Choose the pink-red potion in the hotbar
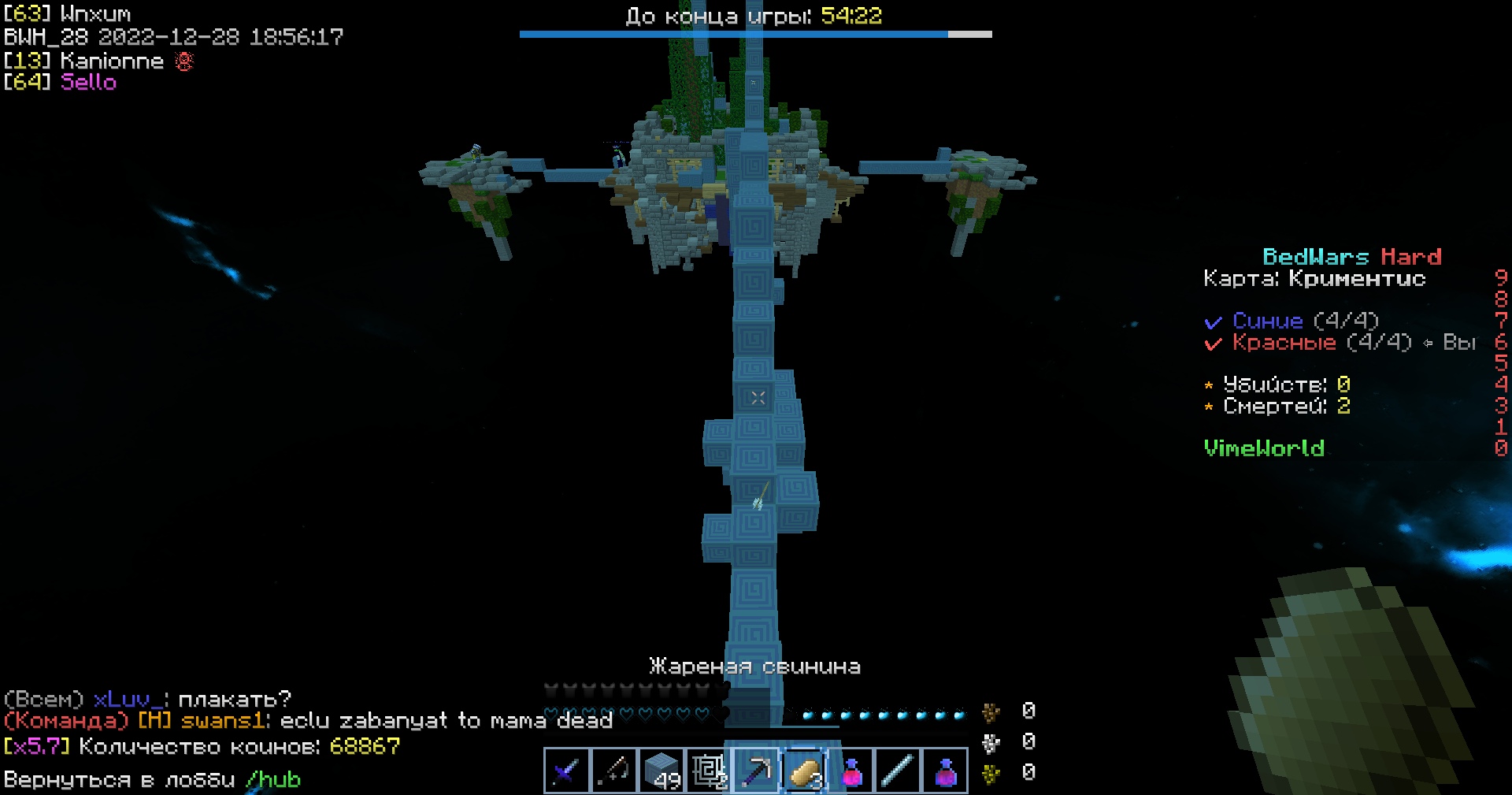The height and width of the screenshot is (795, 1512). tap(850, 771)
